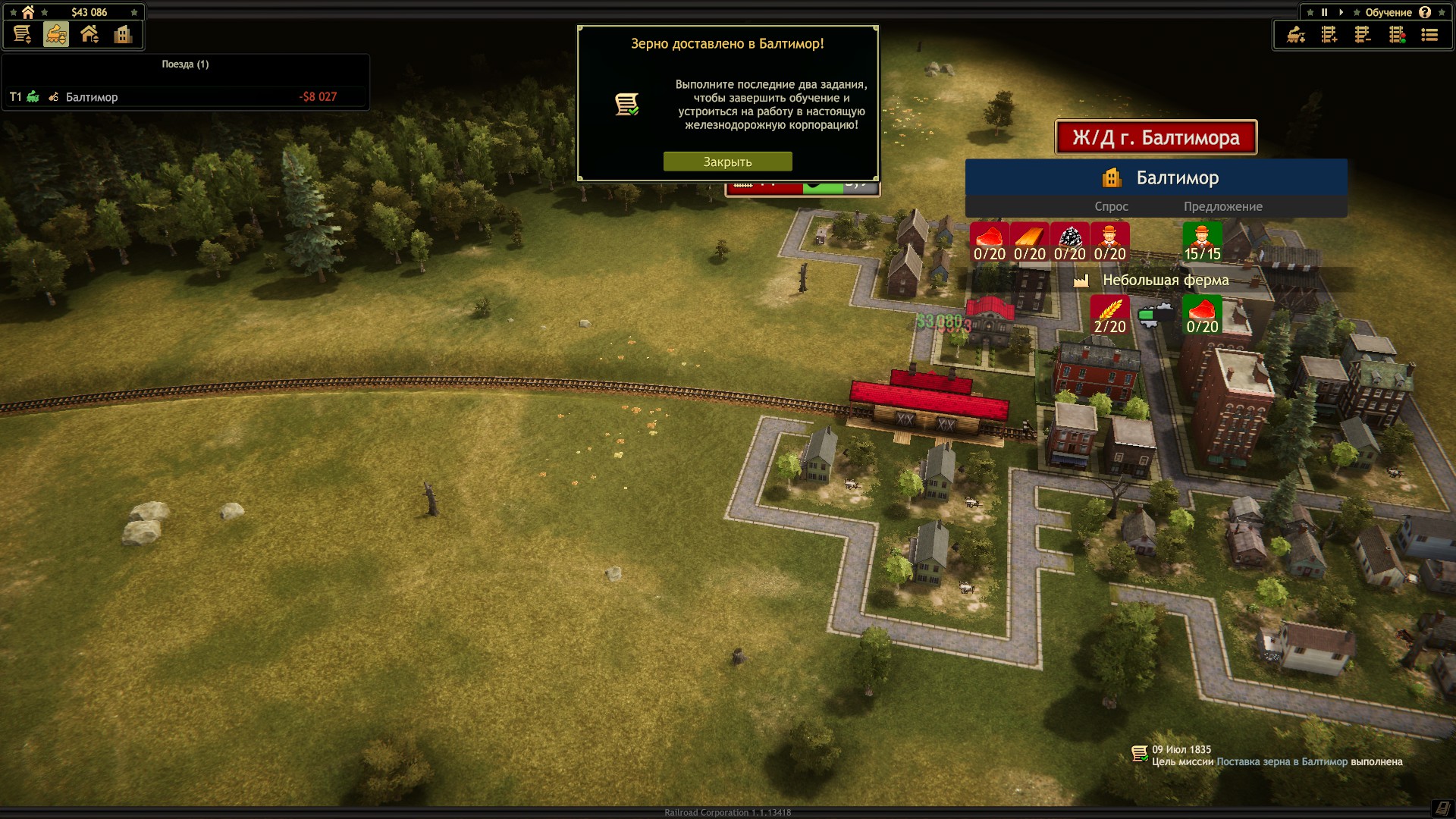Screen dimensions: 1456x819
Task: Open the tutorial help question mark
Action: 1425,12
